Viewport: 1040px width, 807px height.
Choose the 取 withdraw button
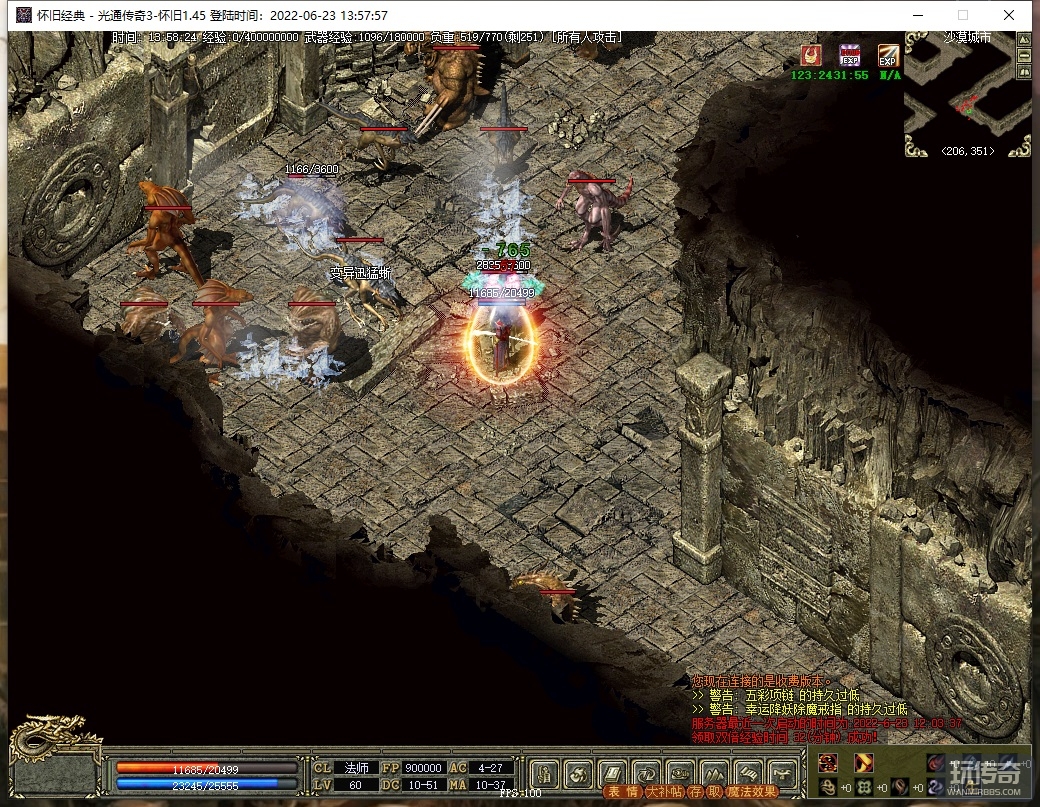click(713, 792)
